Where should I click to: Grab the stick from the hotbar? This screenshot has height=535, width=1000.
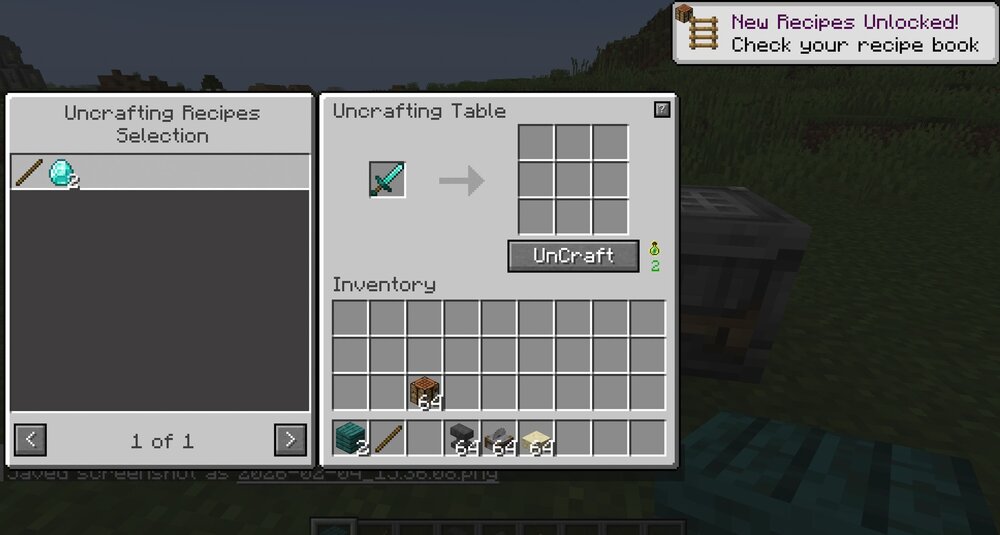[x=388, y=438]
